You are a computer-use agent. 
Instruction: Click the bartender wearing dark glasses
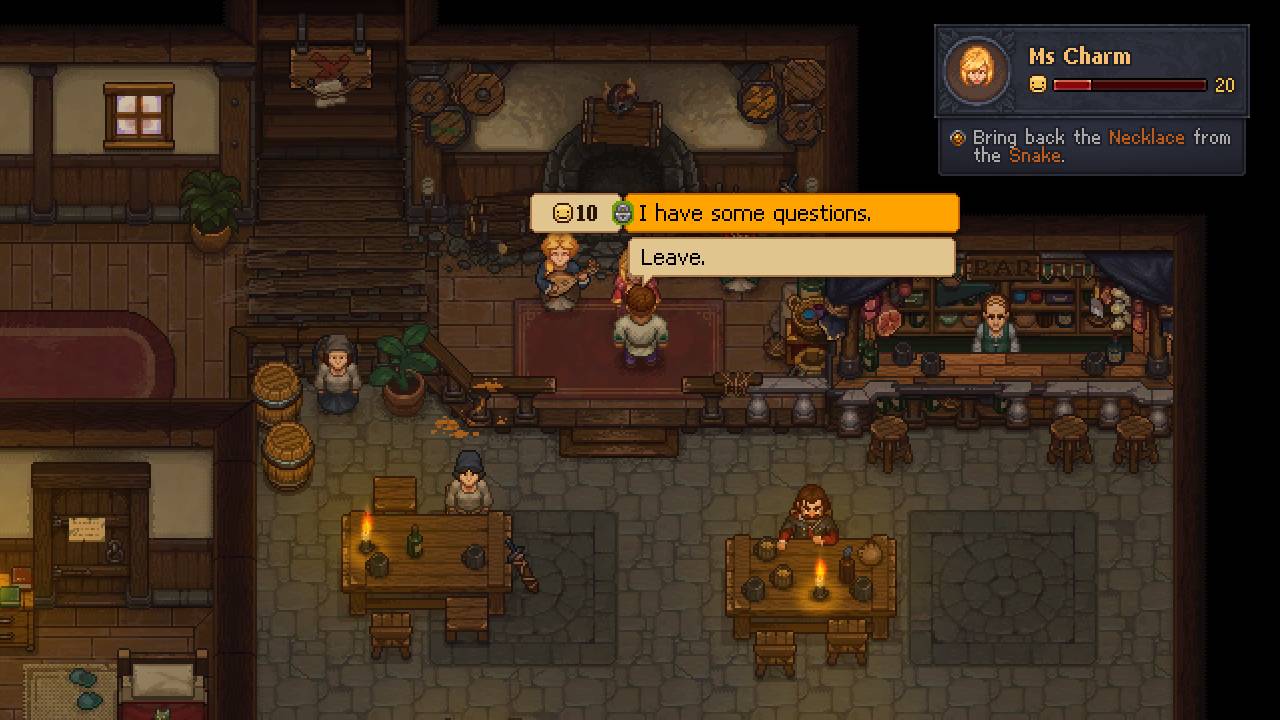point(998,320)
